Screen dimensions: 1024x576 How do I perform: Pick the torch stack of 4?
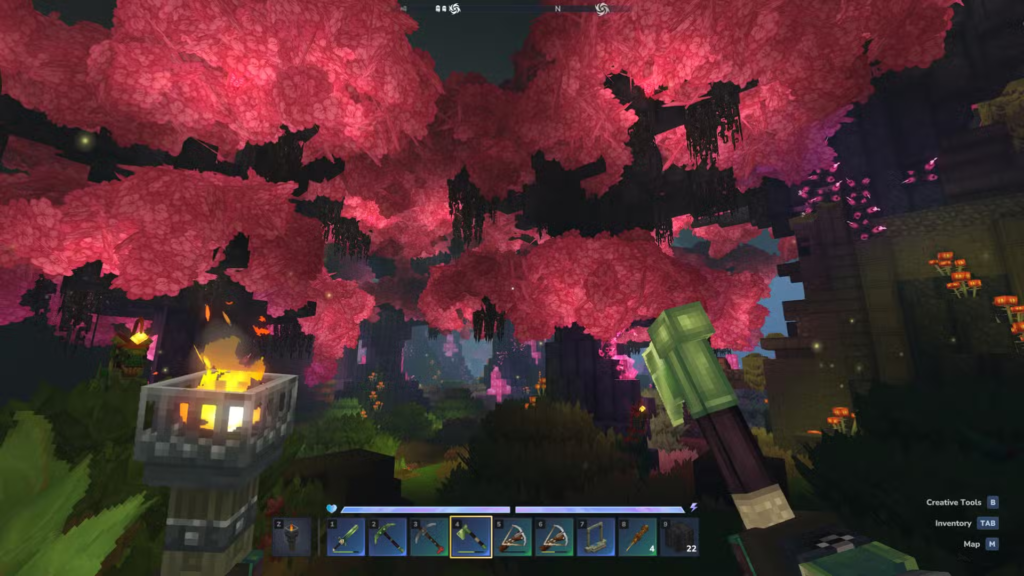coord(637,537)
